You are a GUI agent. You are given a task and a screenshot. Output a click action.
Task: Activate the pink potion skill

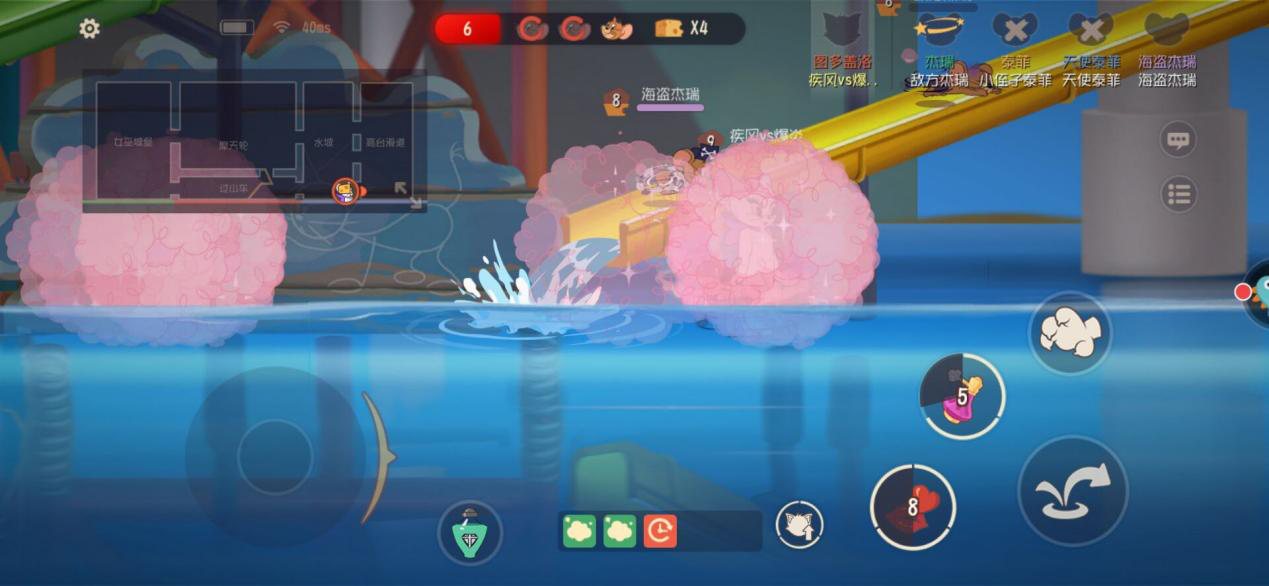(962, 396)
